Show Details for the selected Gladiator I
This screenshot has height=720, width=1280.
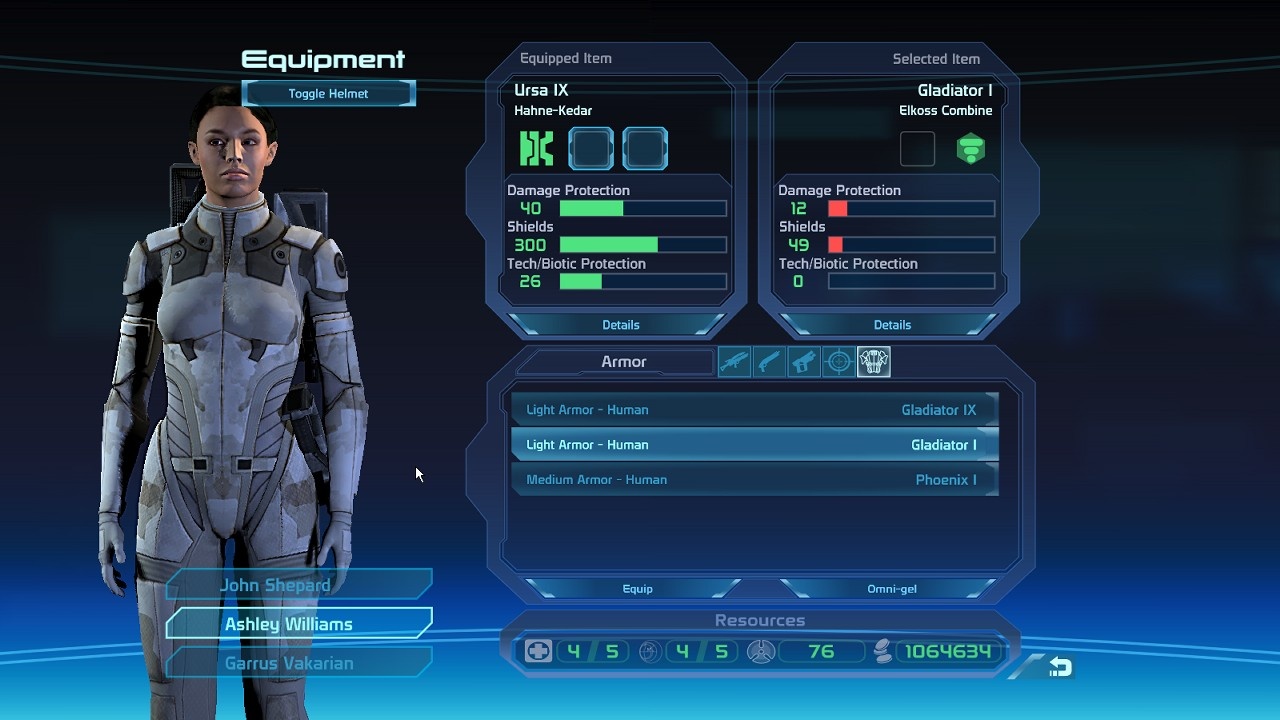tap(892, 325)
